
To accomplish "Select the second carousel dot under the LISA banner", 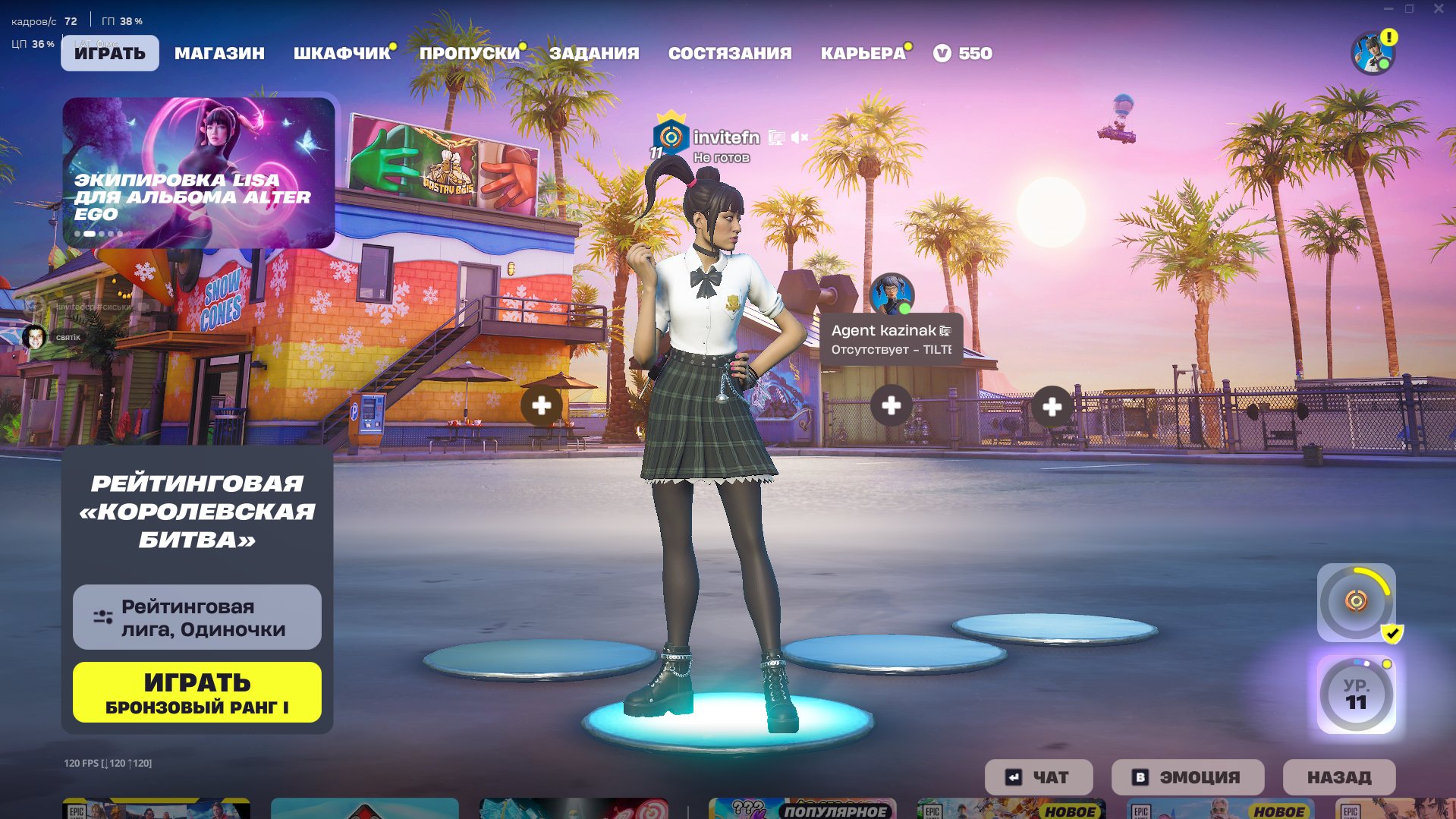I will coord(90,234).
